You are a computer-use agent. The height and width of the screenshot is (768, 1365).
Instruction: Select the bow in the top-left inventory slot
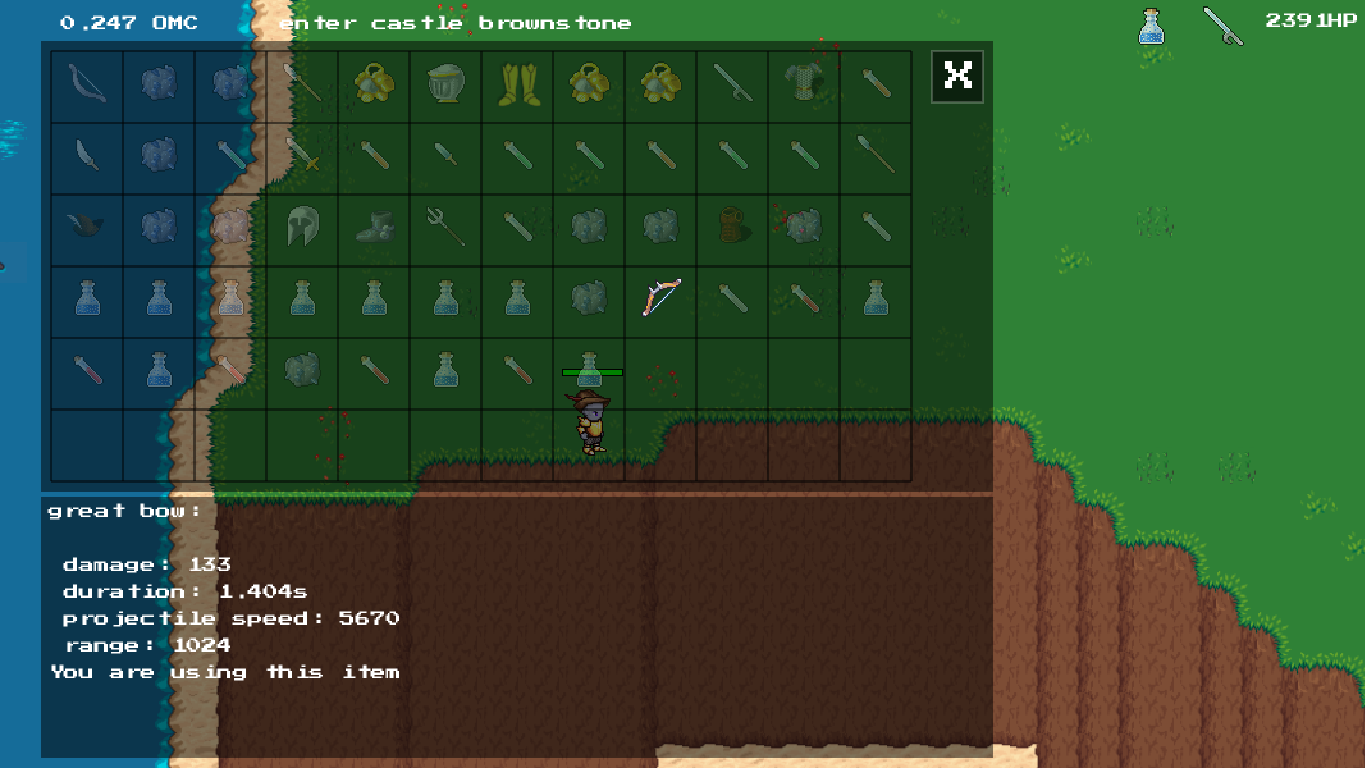[x=87, y=86]
